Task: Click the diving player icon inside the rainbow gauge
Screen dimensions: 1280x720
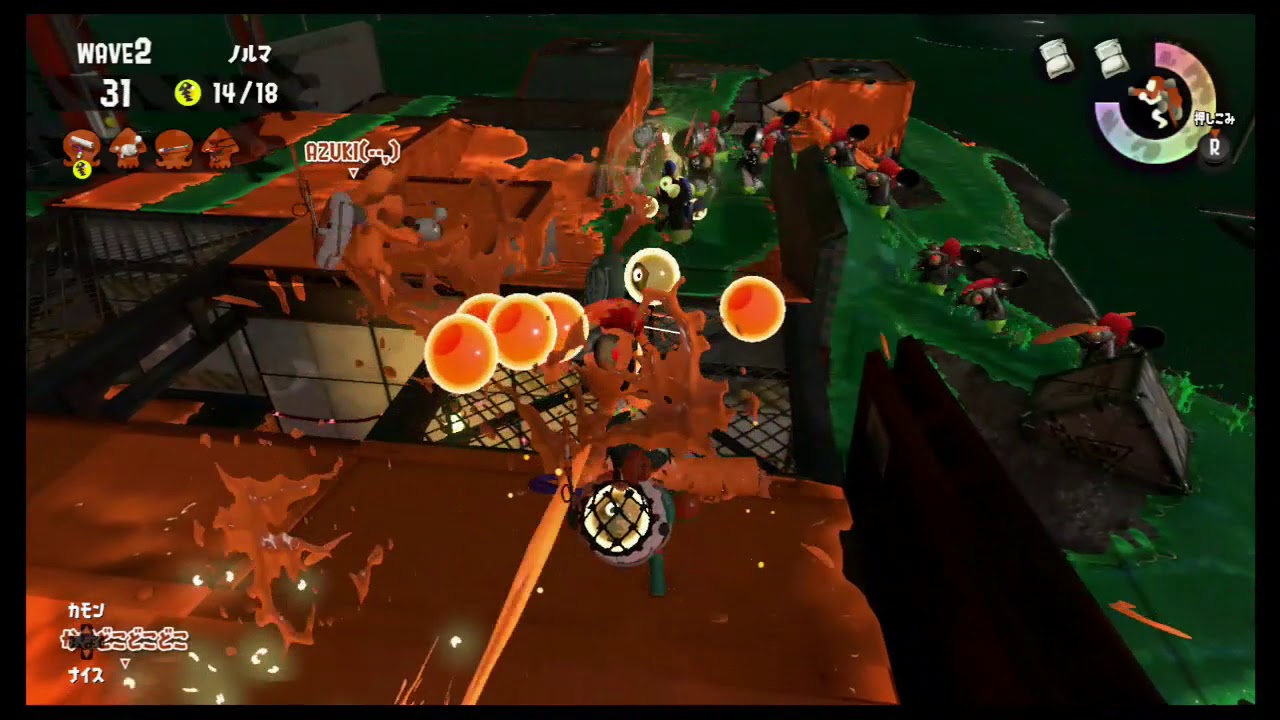Action: pyautogui.click(x=1155, y=100)
